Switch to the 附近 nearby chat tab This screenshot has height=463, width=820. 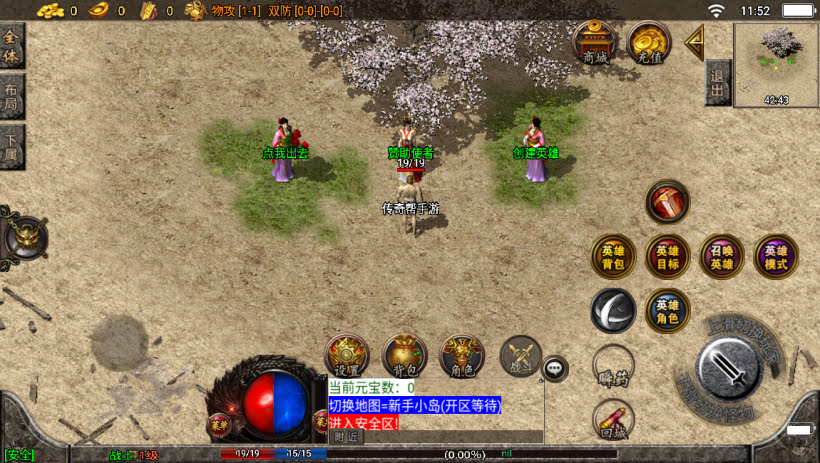(x=346, y=437)
